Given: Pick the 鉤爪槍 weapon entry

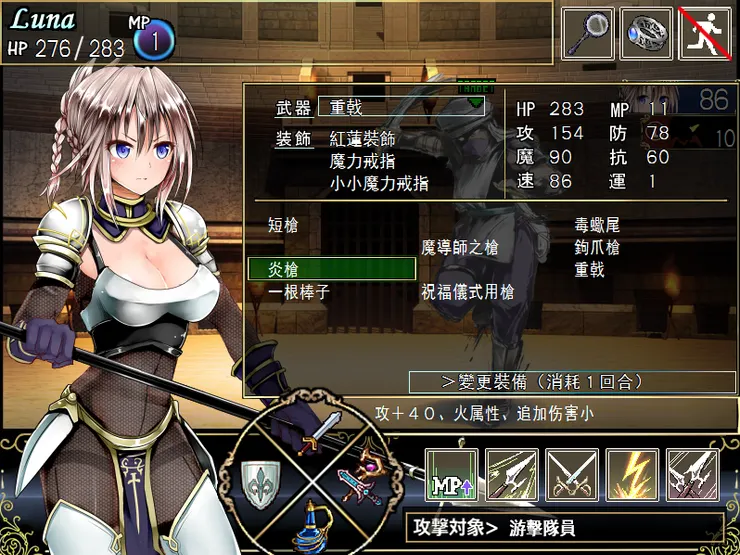Looking at the screenshot, I should coord(597,247).
